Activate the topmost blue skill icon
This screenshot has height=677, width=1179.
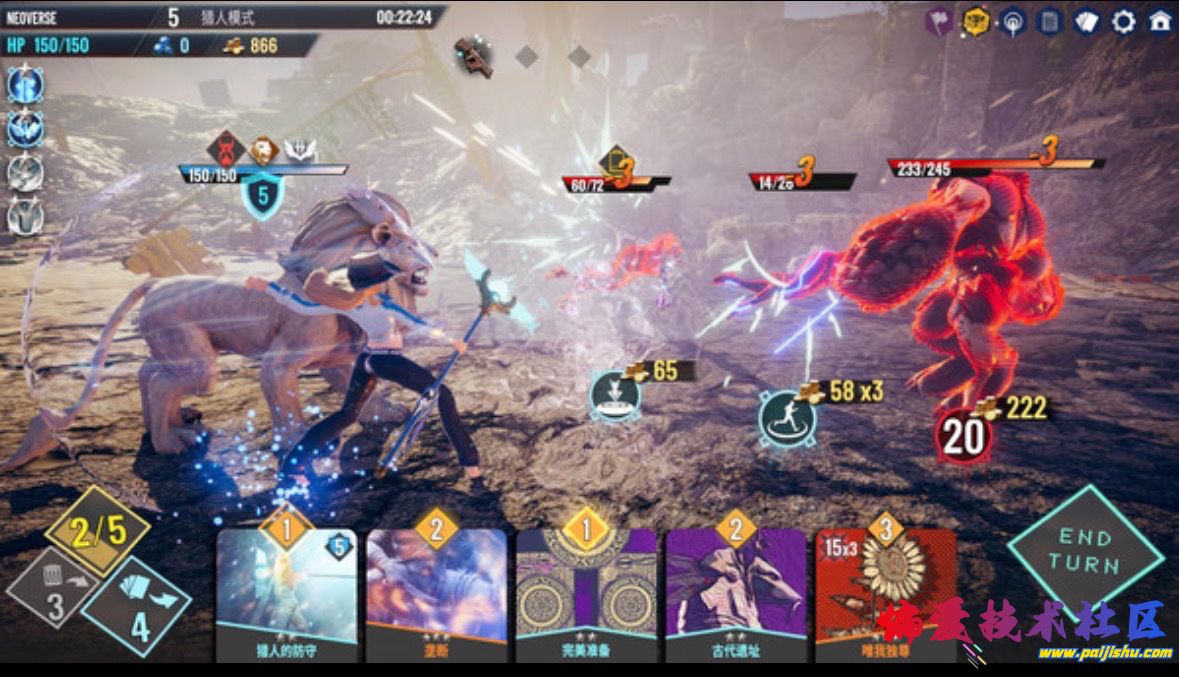[x=25, y=85]
